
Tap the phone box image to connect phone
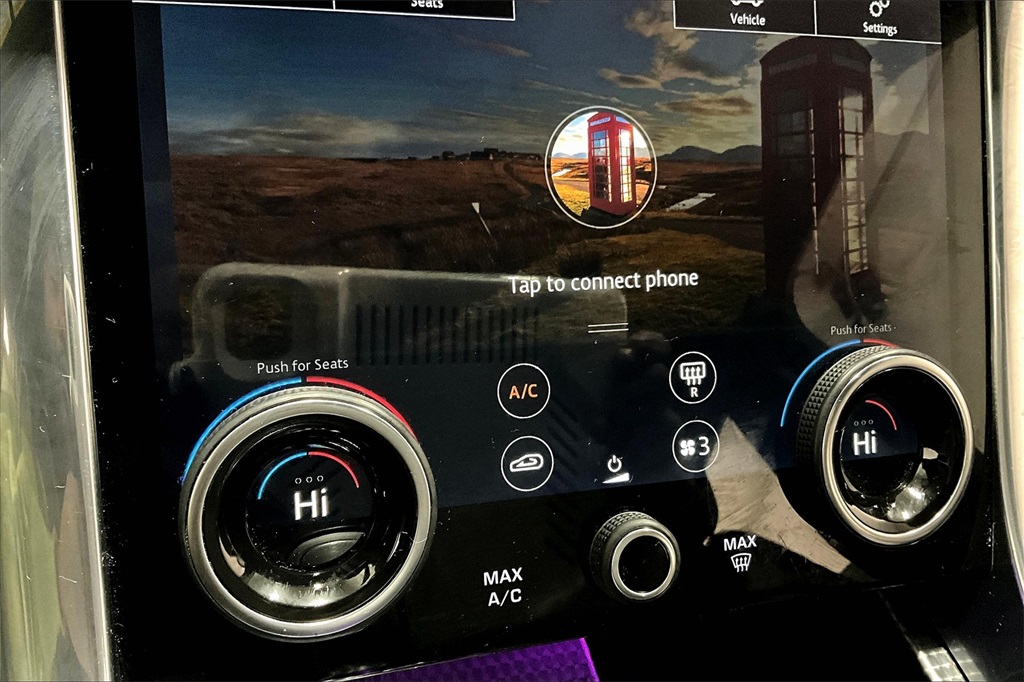(x=600, y=167)
